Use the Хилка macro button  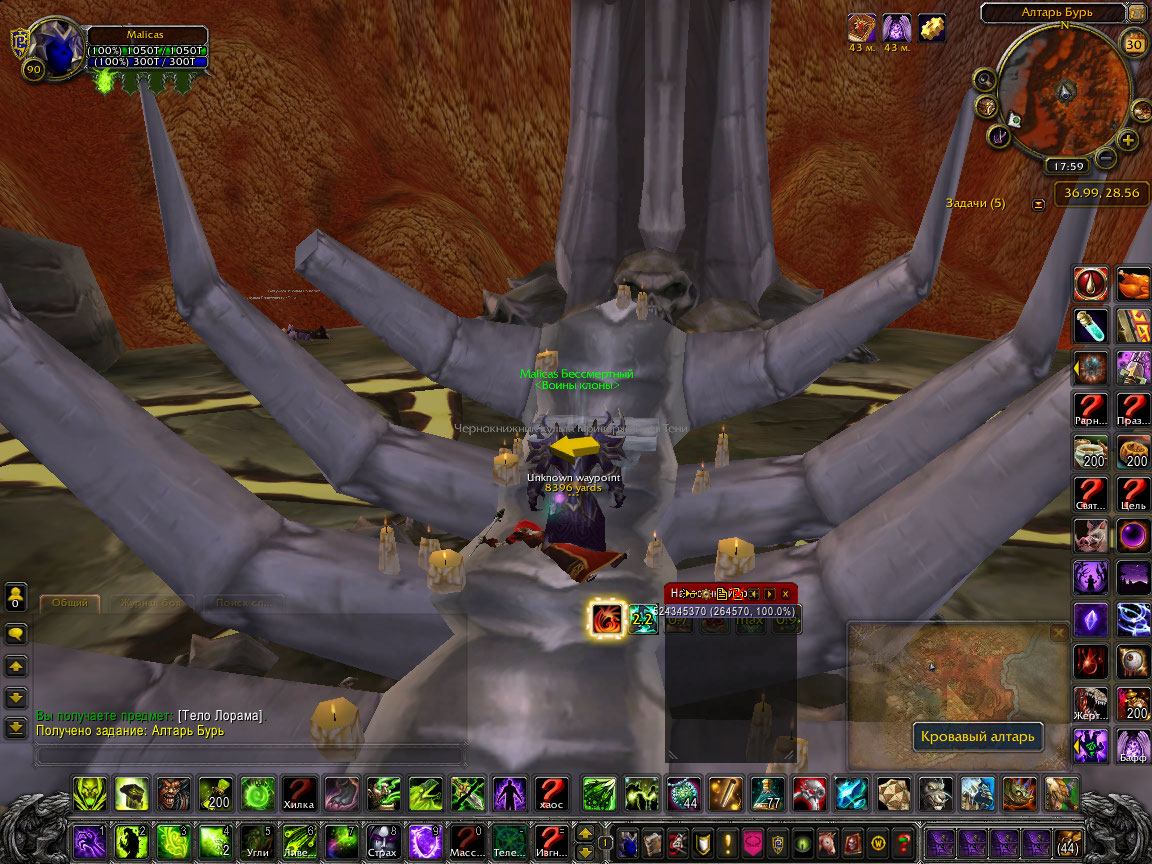[299, 794]
